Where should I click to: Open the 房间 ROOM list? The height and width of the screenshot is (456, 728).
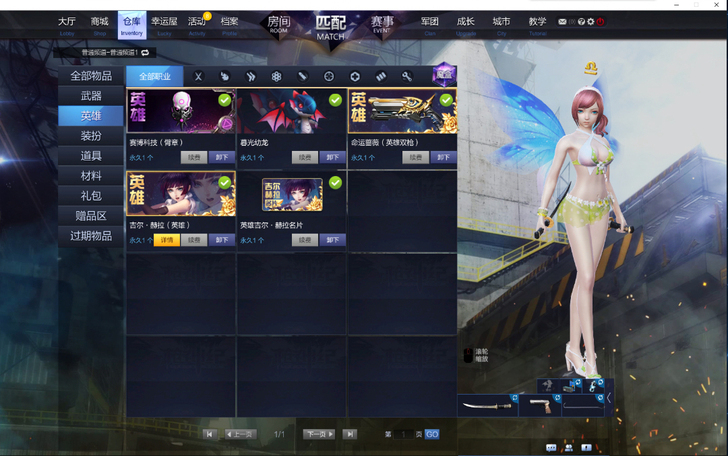point(278,25)
